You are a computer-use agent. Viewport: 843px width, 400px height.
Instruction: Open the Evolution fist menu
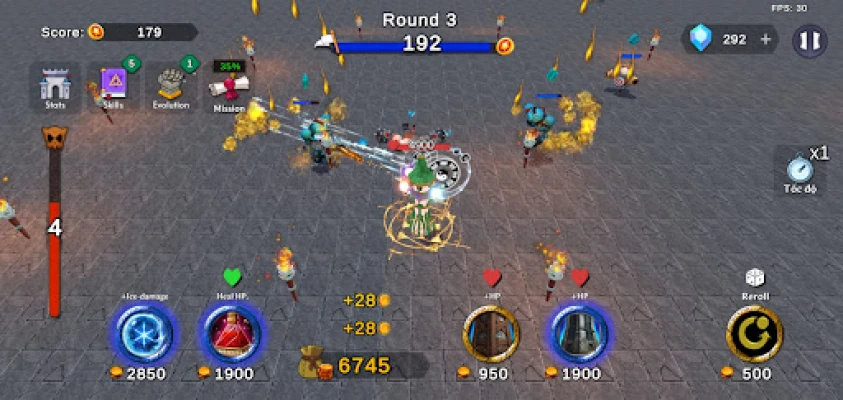(171, 85)
